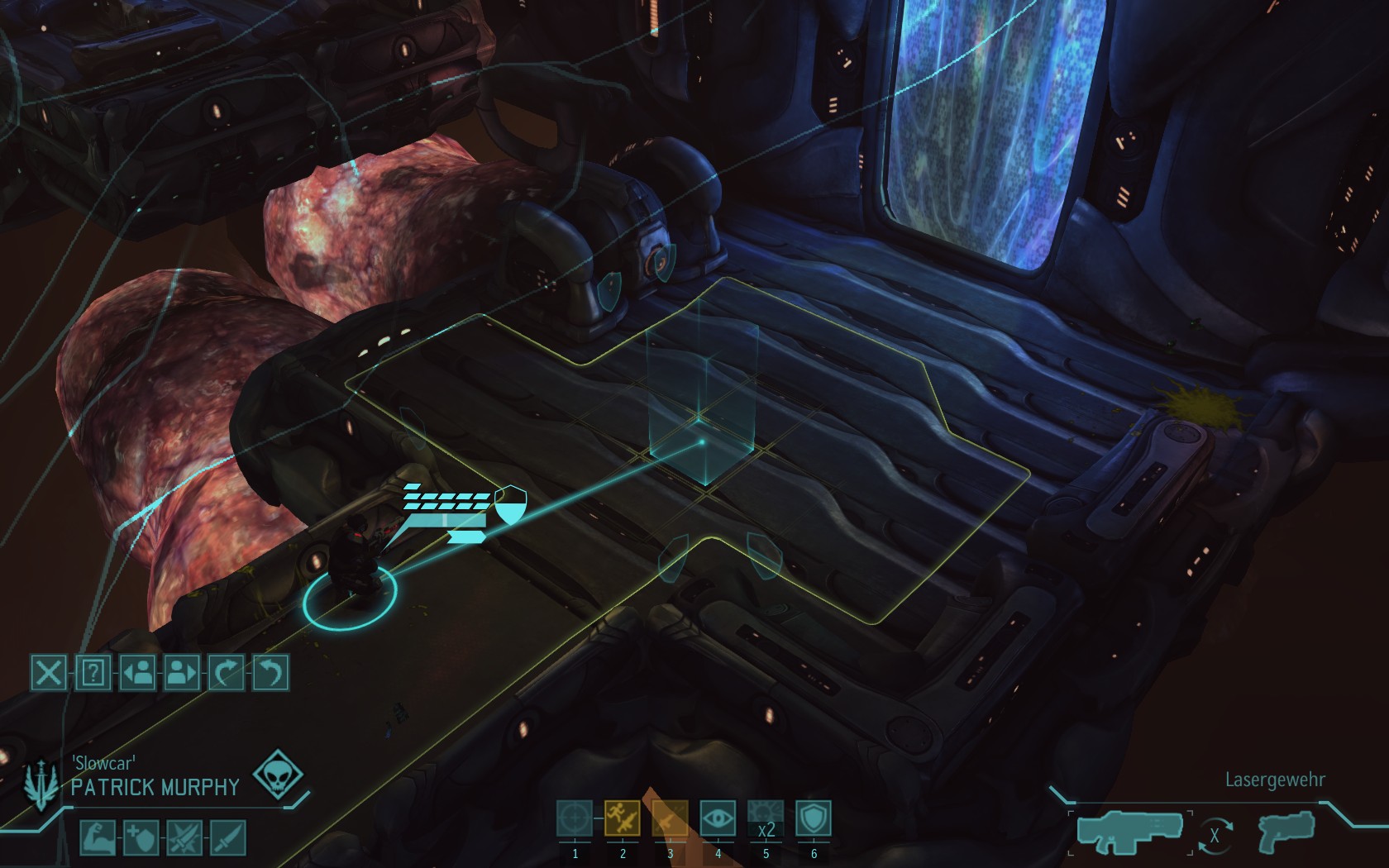The image size is (1389, 868).
Task: Open the question mark info panel
Action: 93,673
